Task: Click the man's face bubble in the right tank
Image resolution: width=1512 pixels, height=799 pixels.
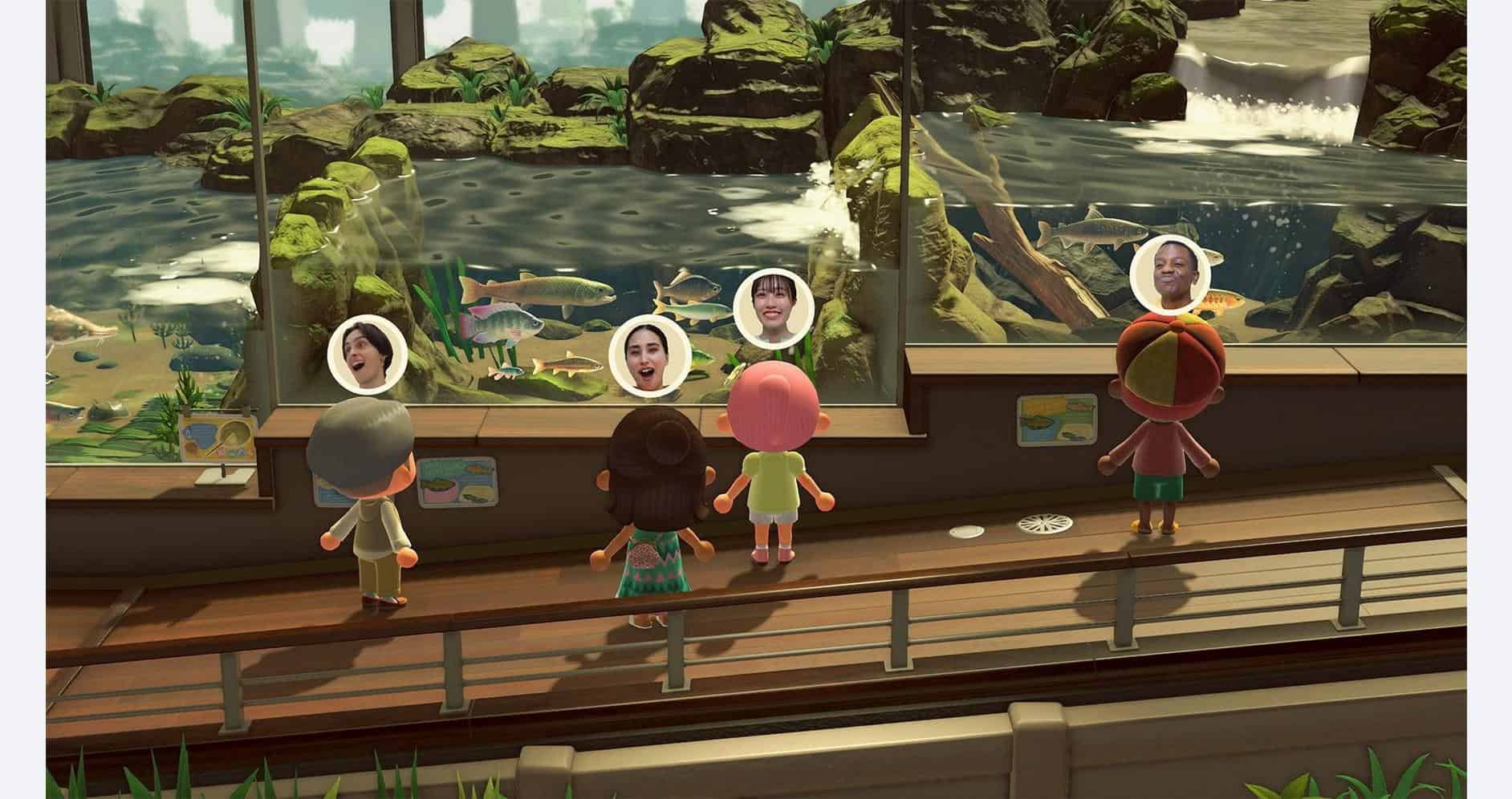Action: (x=1172, y=273)
